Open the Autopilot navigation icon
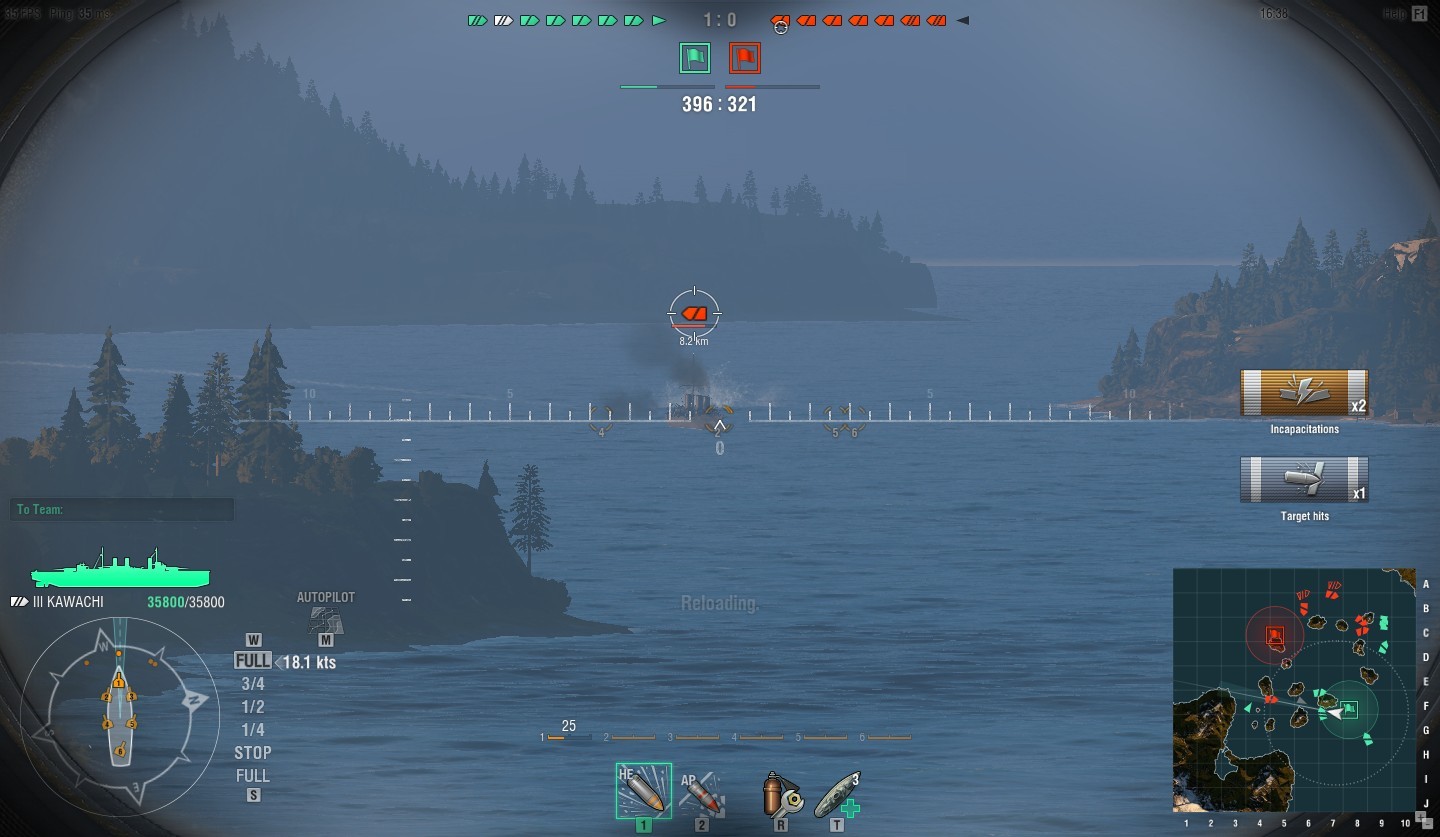Image resolution: width=1440 pixels, height=837 pixels. pyautogui.click(x=326, y=620)
